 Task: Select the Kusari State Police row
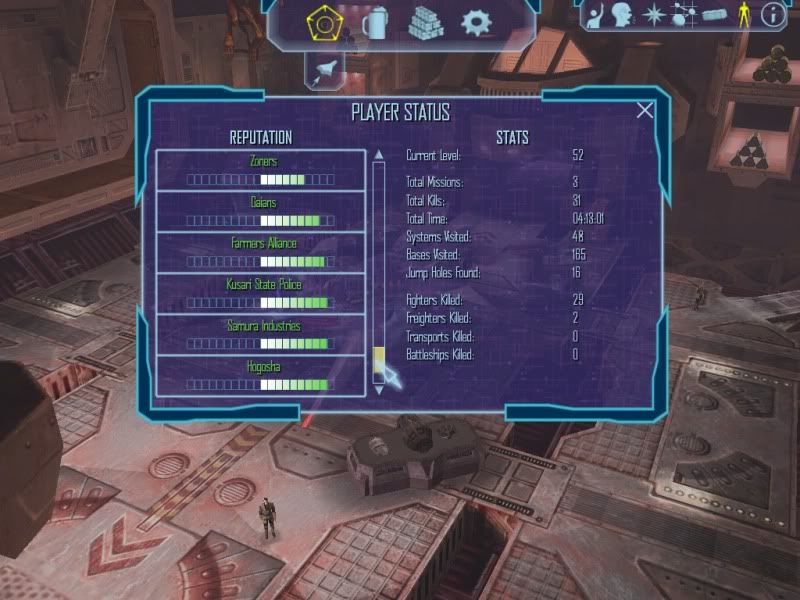coord(261,293)
